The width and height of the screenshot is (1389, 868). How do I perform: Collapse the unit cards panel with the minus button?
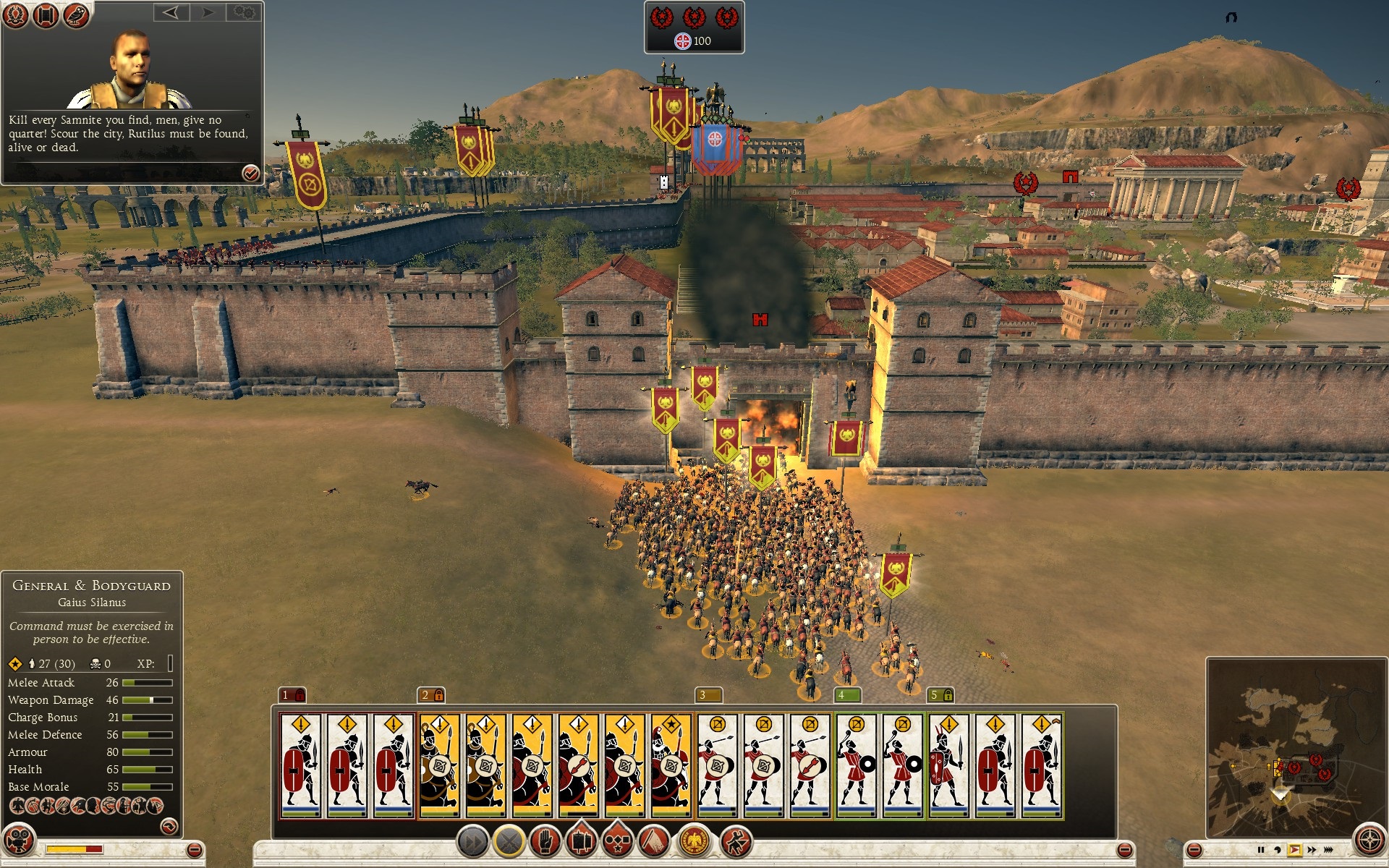[x=1124, y=851]
